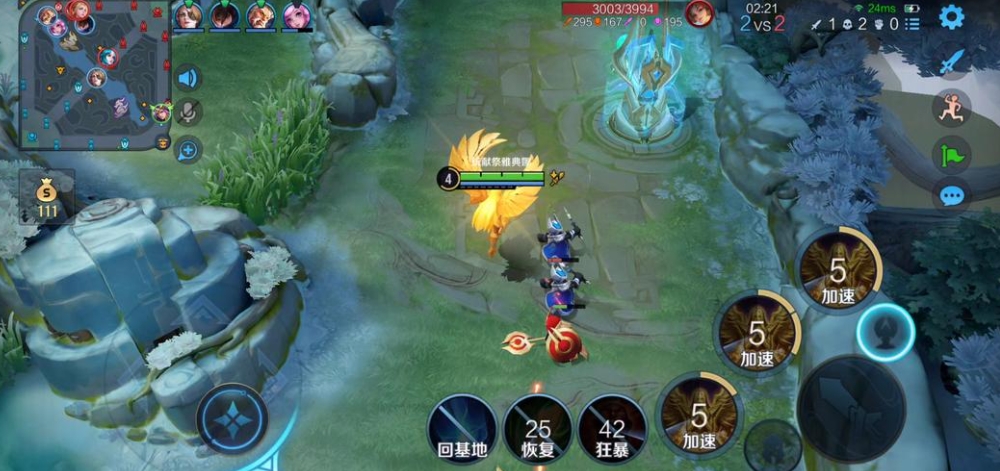
Task: Send the running figure retreat signal
Action: (951, 108)
